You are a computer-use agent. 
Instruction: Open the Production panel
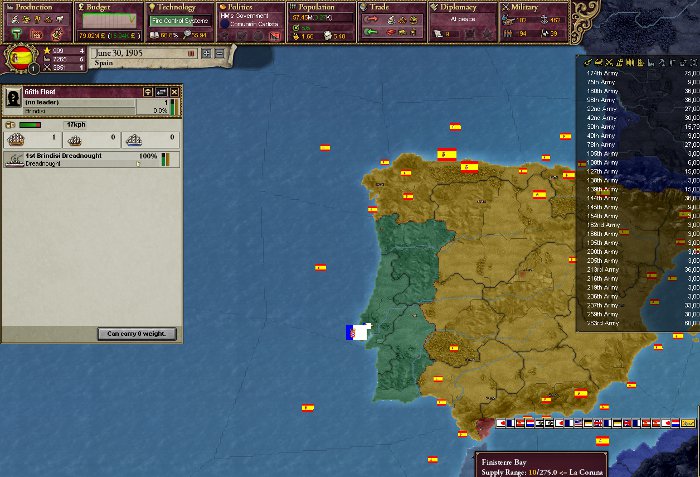pyautogui.click(x=33, y=7)
